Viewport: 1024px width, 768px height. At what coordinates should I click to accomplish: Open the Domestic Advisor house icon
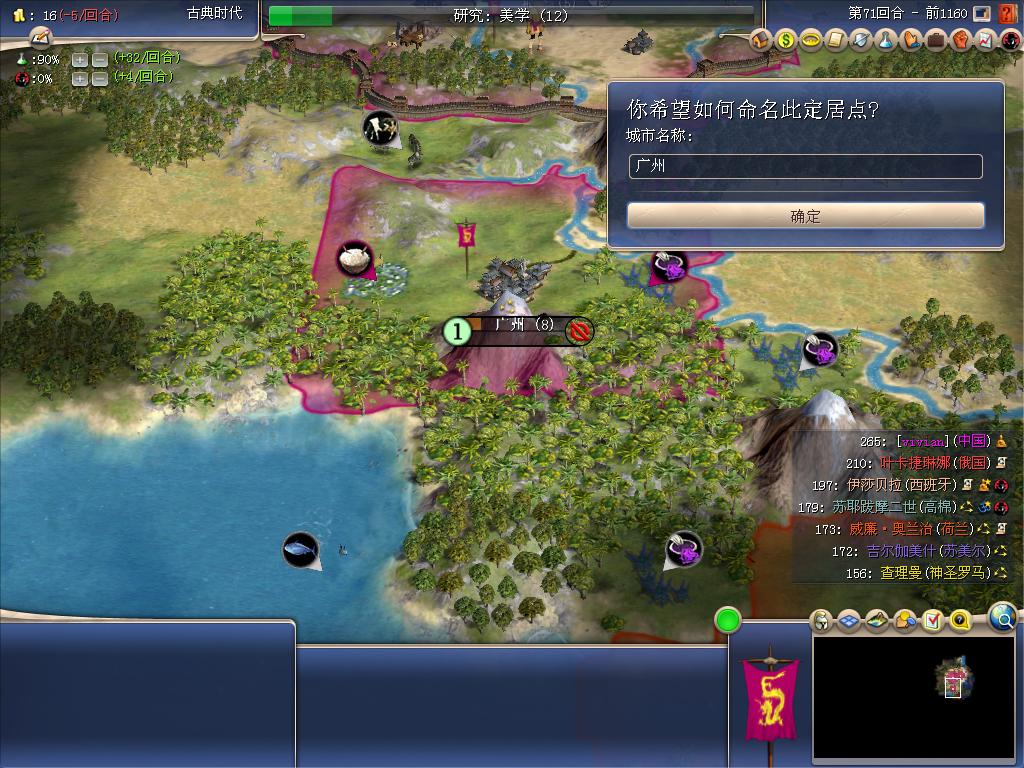tap(761, 41)
